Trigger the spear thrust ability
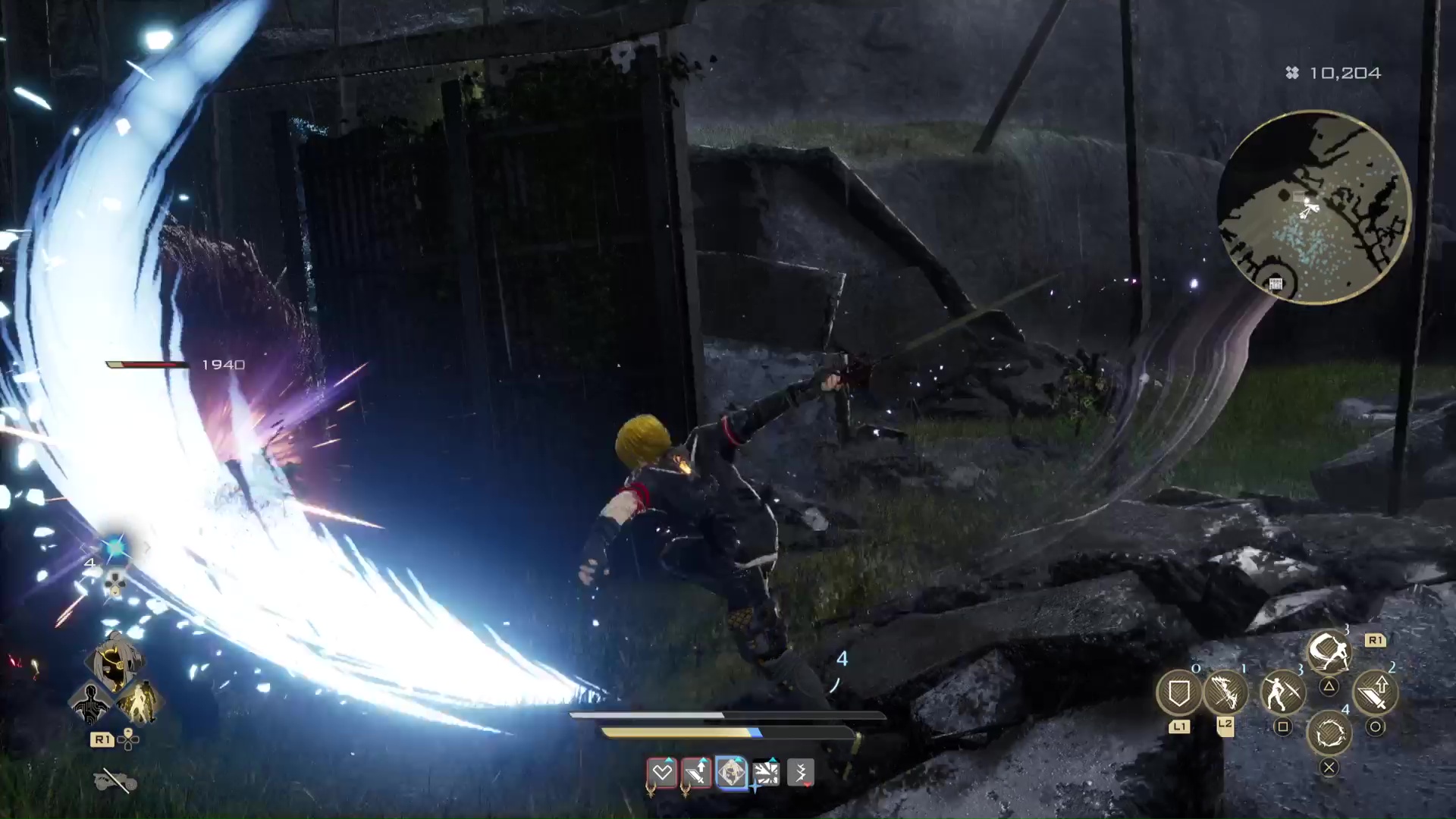This screenshot has height=819, width=1456. point(1282,692)
